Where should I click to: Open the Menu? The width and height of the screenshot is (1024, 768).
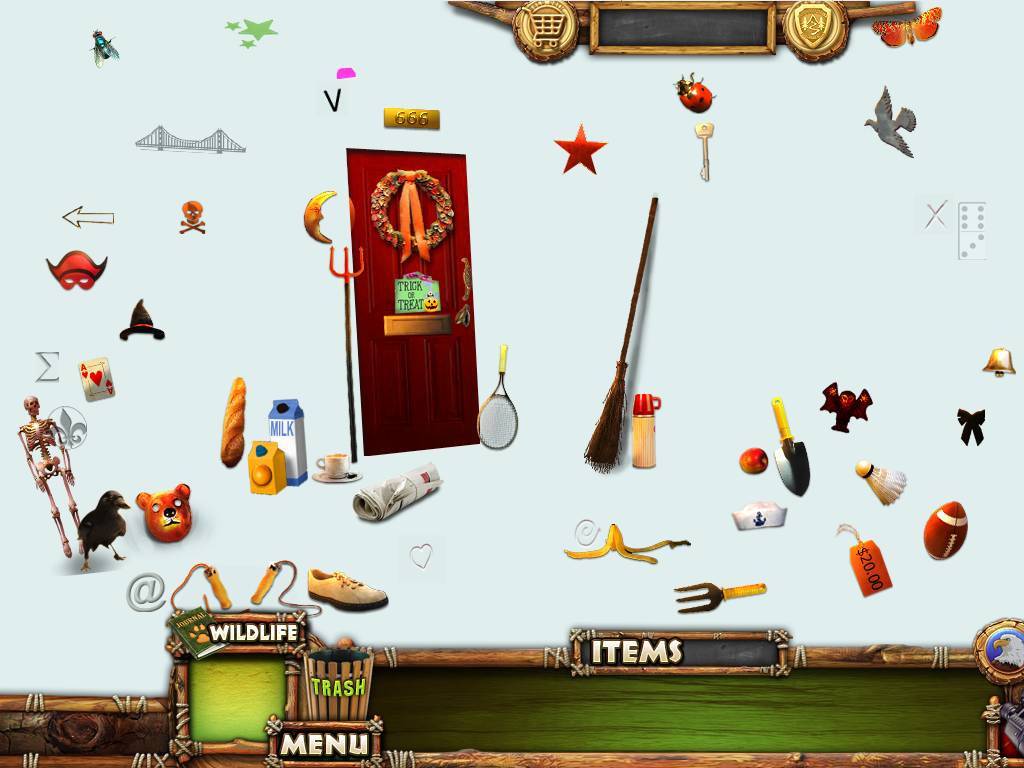pyautogui.click(x=323, y=743)
